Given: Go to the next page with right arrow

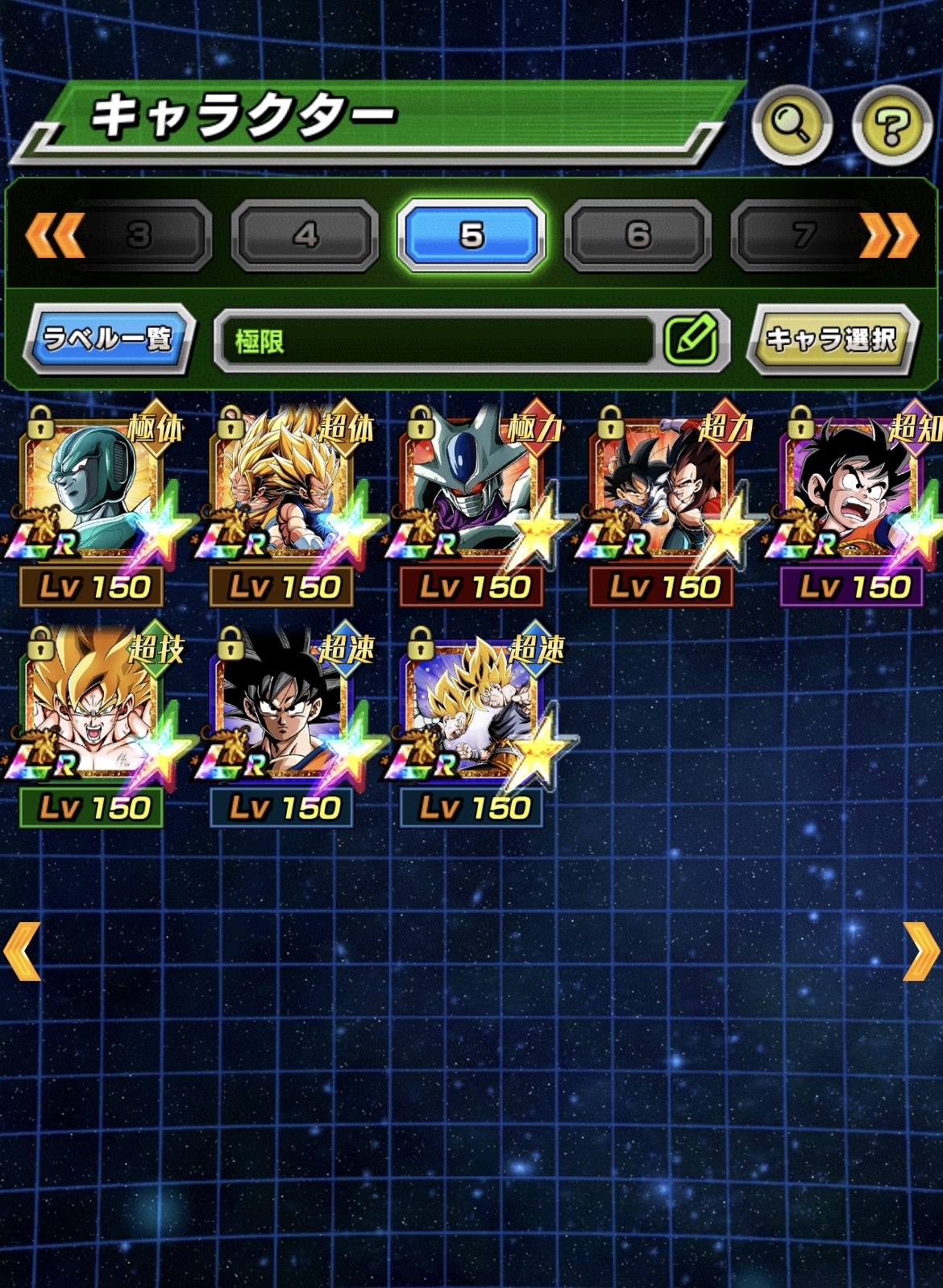Looking at the screenshot, I should (920, 951).
